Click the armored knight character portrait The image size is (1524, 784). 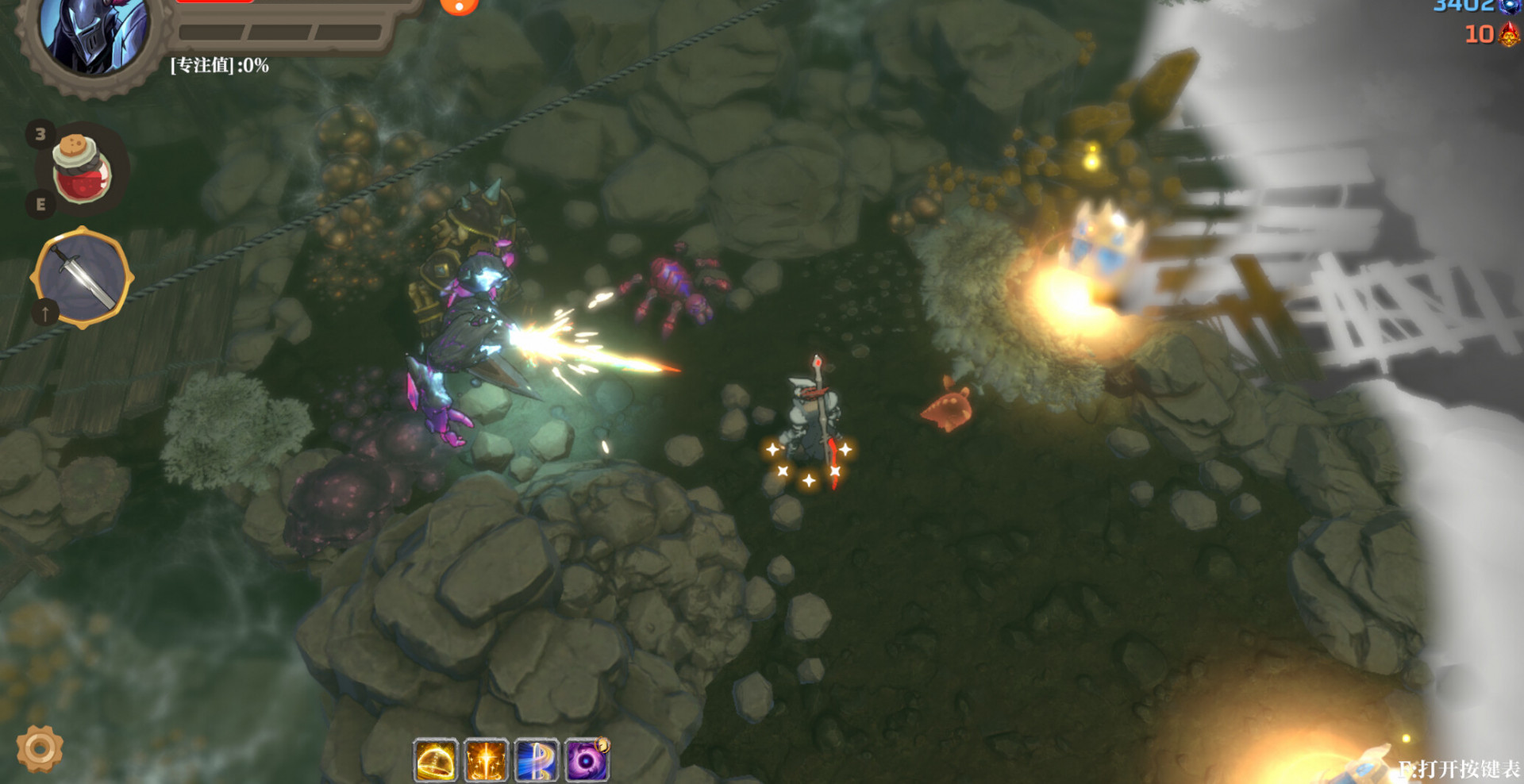pos(94,34)
